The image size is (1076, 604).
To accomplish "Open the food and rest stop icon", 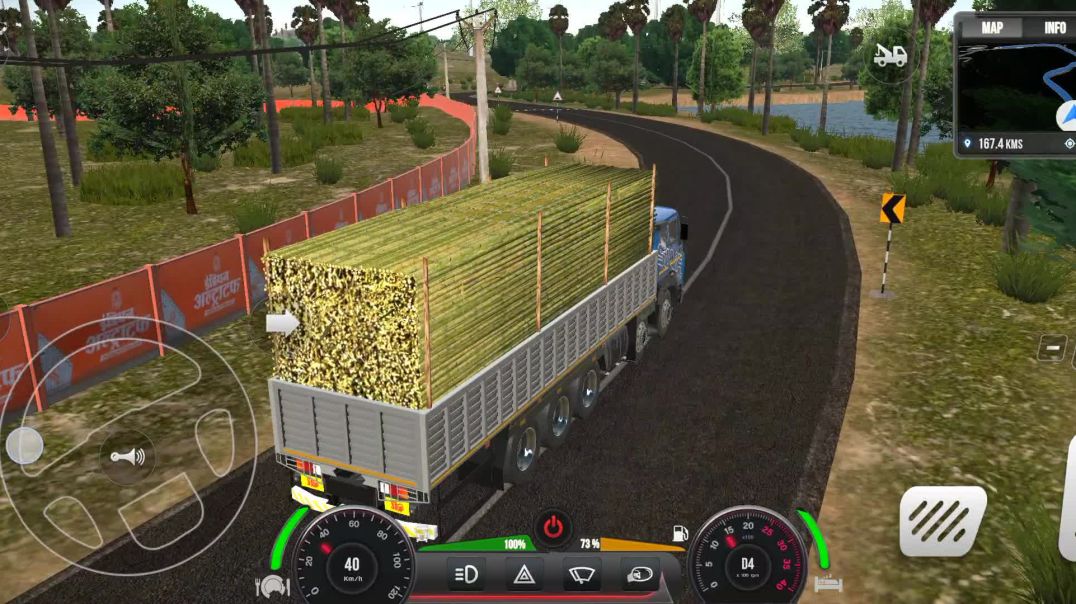I will [272, 586].
